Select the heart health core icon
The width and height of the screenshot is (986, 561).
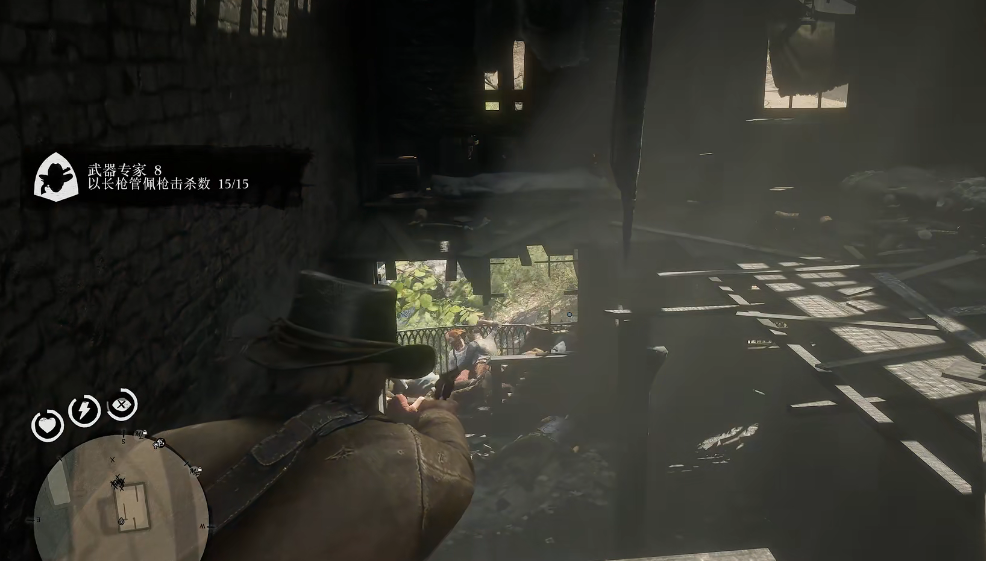pos(48,426)
